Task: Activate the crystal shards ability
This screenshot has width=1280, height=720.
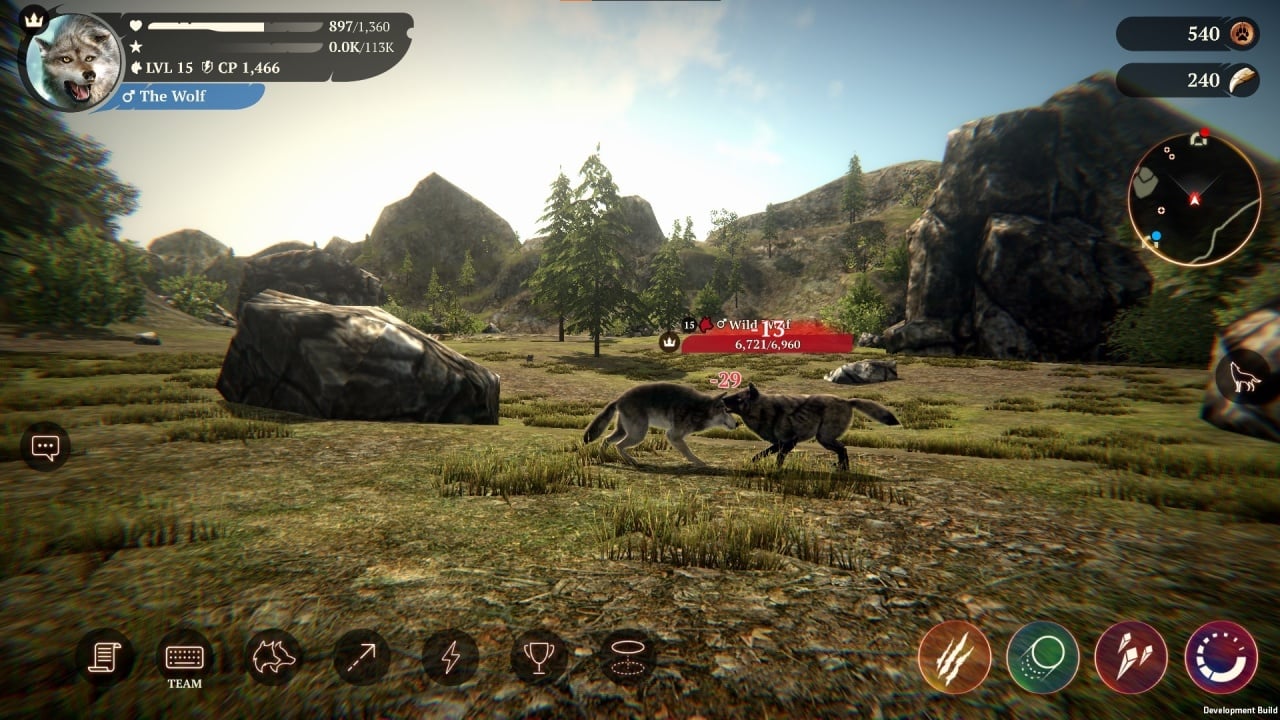Action: pos(1131,657)
